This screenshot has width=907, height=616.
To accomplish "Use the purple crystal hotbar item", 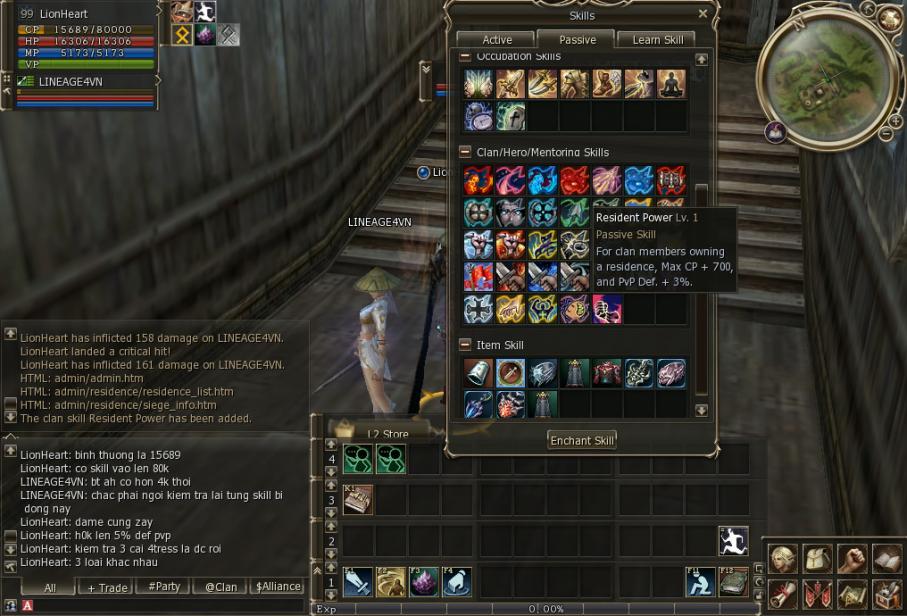I will 423,581.
